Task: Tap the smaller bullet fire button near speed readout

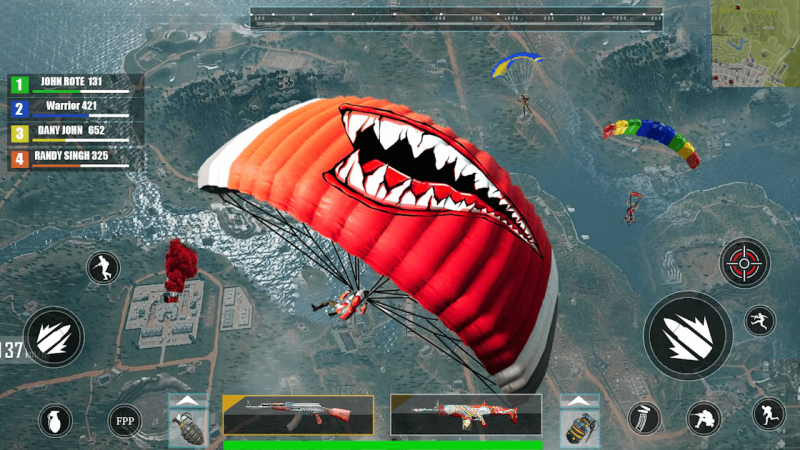Action: click(53, 336)
